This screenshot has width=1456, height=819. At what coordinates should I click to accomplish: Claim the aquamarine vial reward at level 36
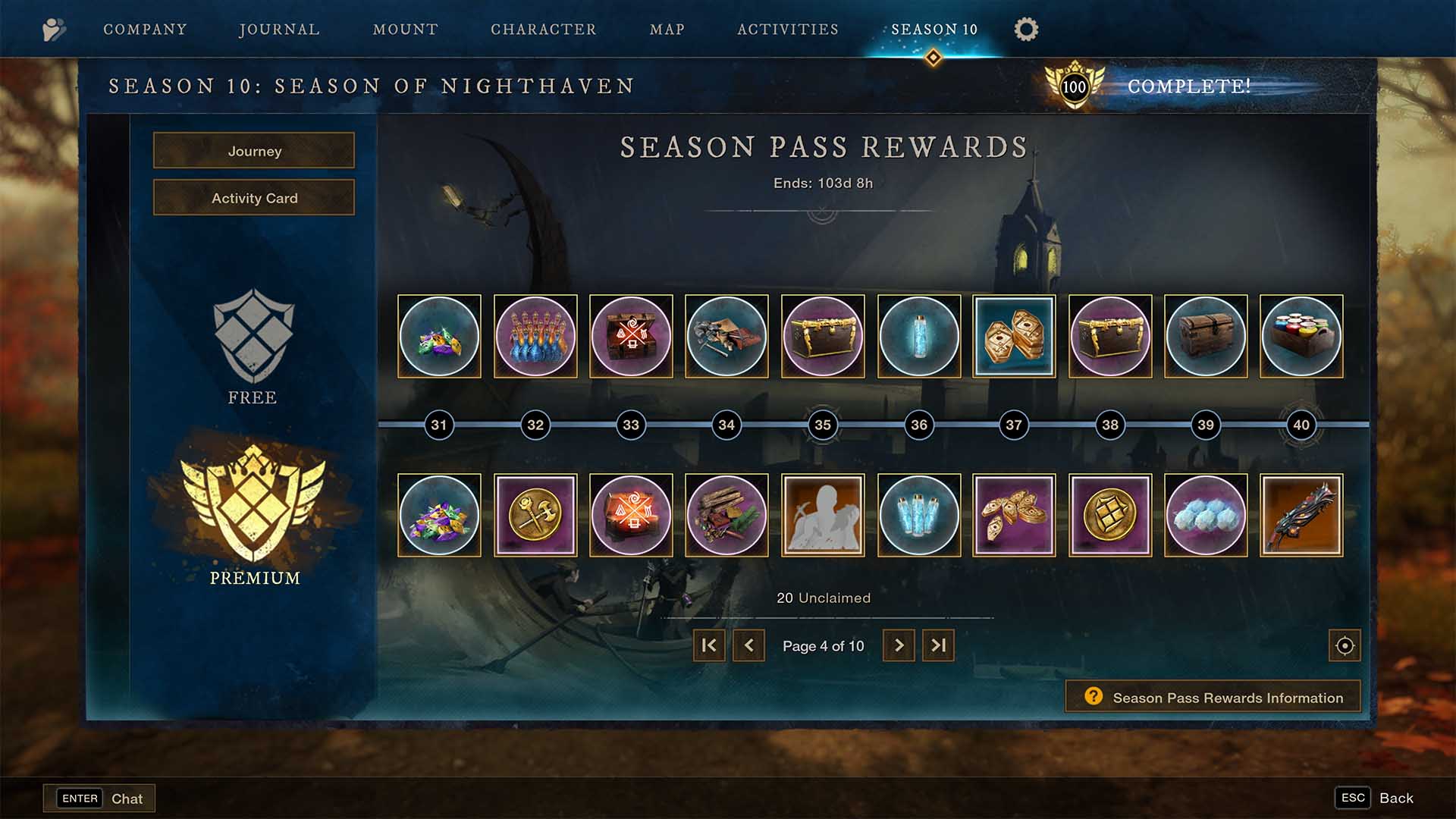click(918, 336)
